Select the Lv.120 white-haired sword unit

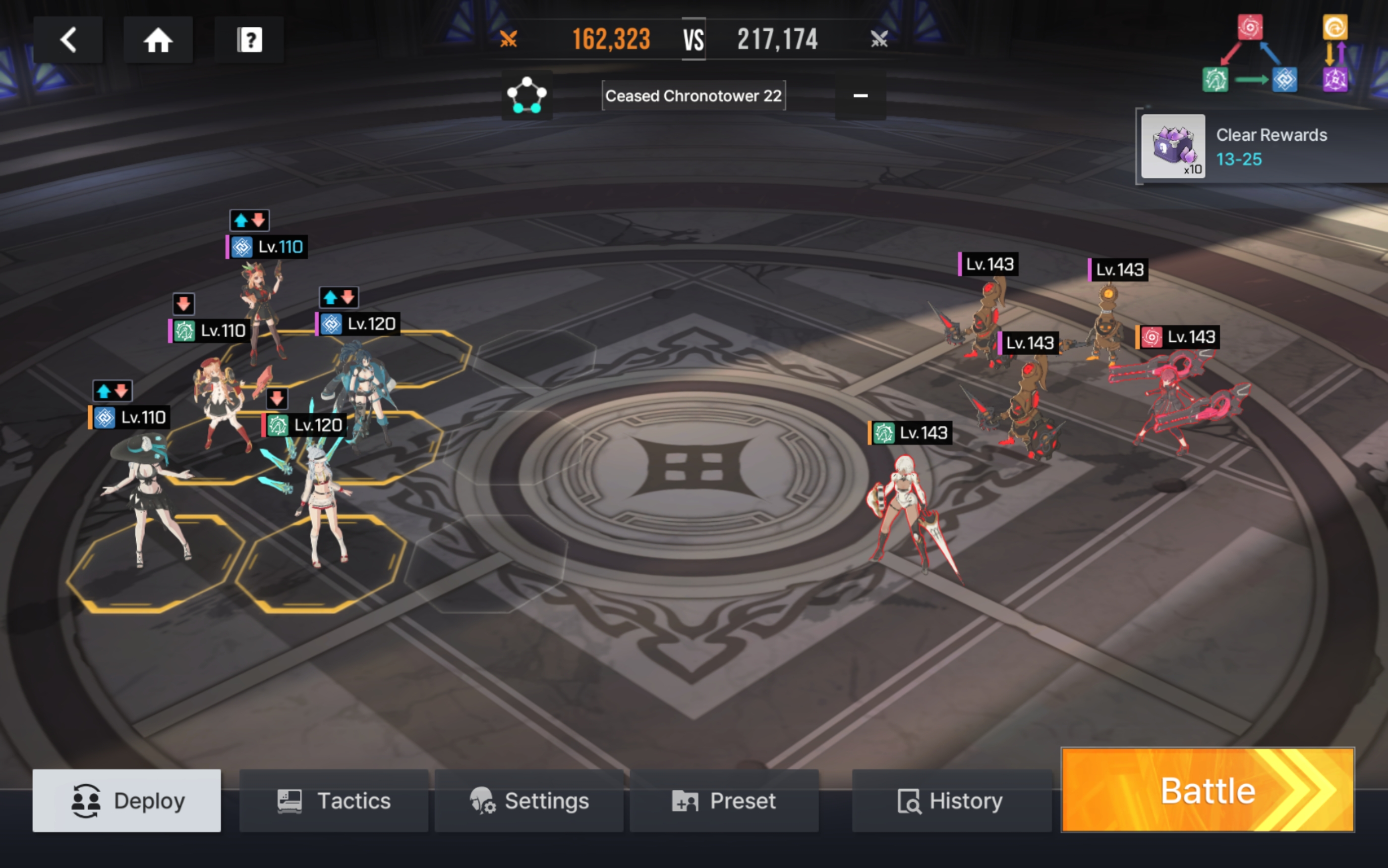323,505
